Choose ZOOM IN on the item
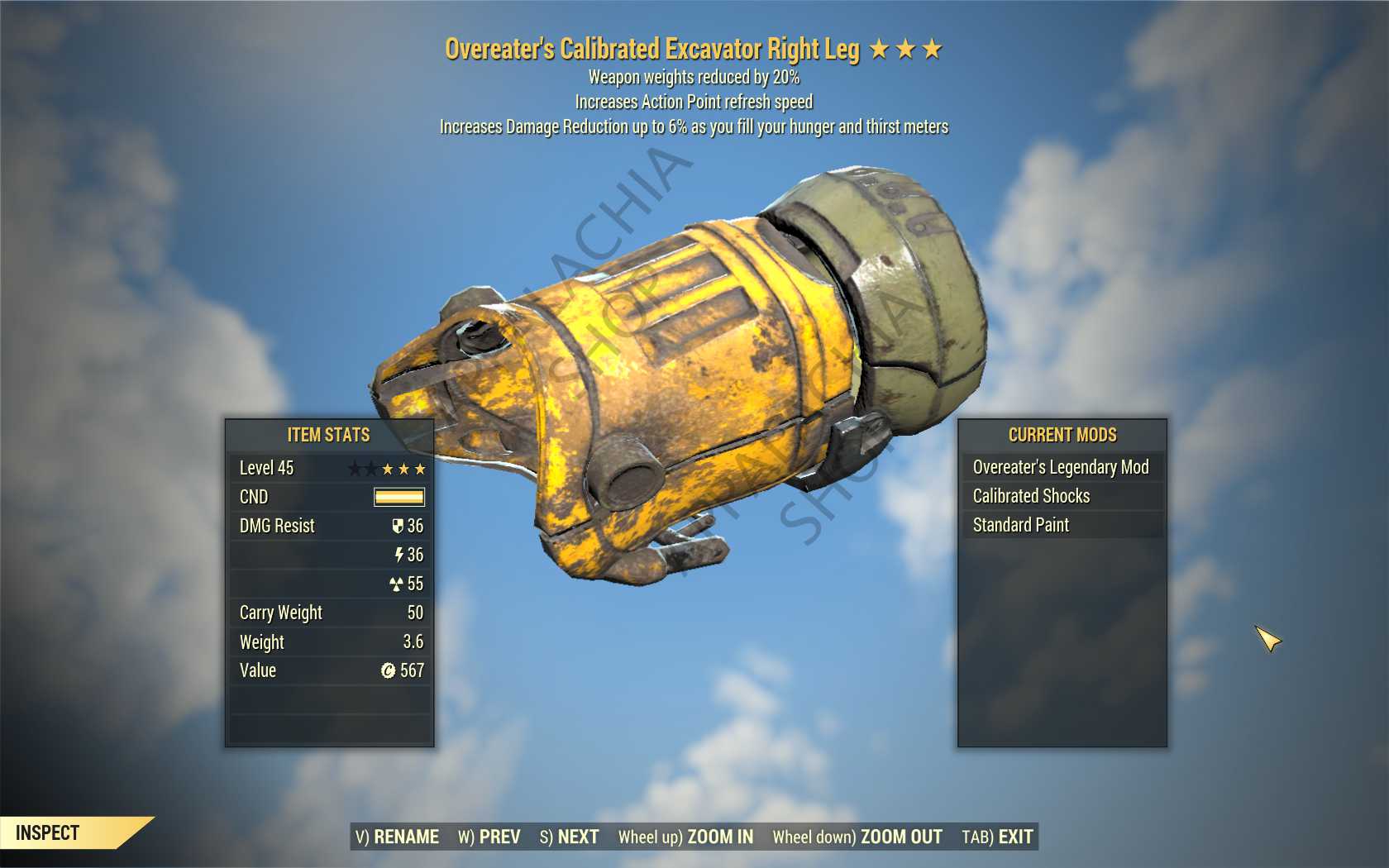Screen dimensions: 1389x868 coord(685,837)
